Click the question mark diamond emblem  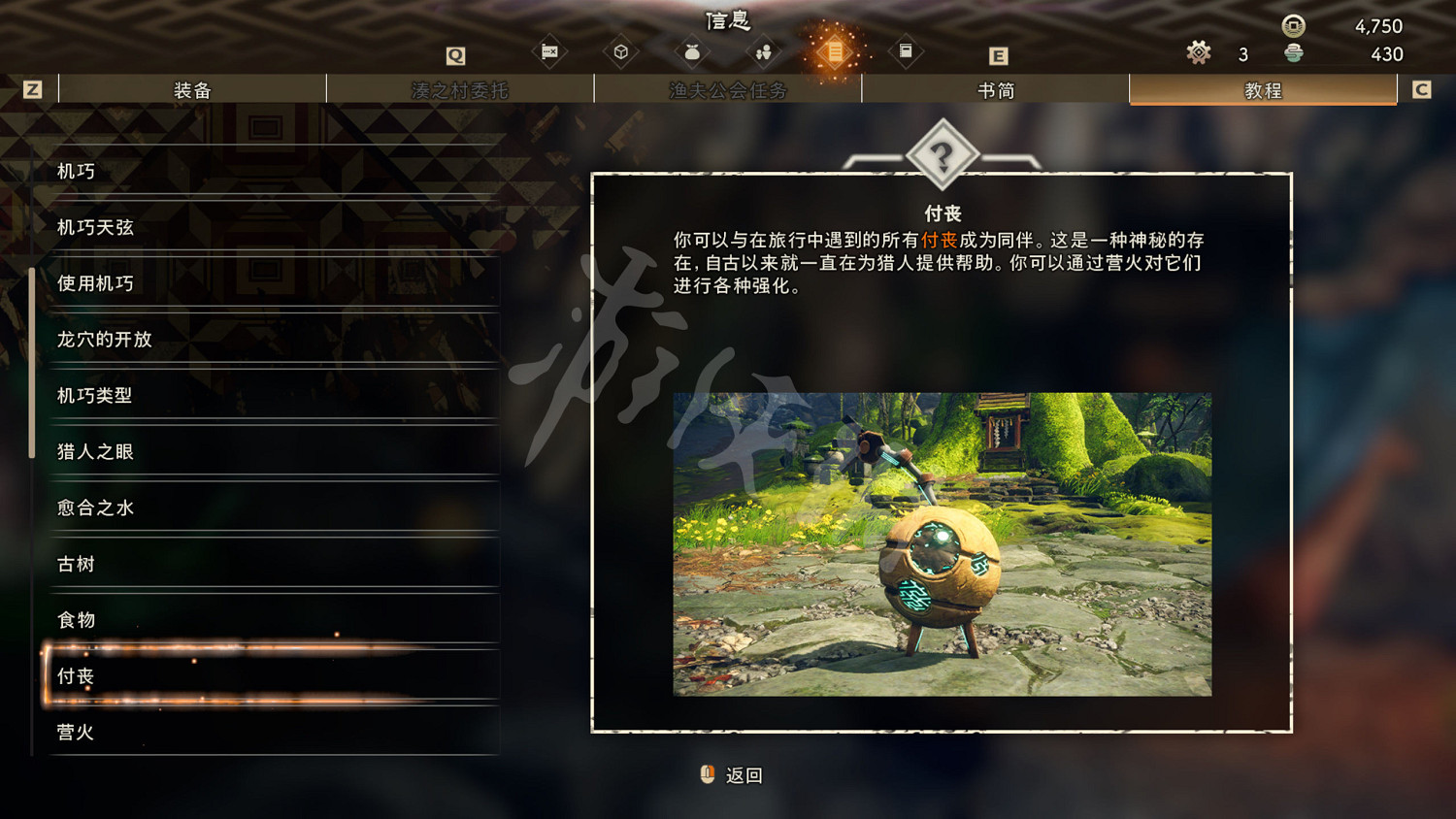tap(943, 153)
